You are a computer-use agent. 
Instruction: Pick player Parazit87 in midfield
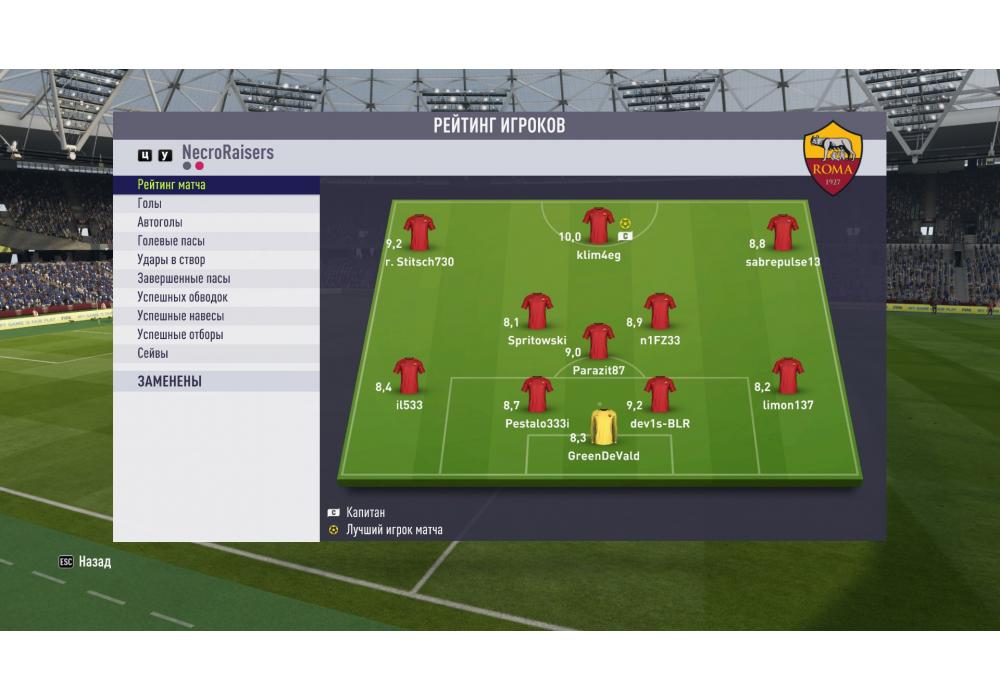tap(598, 341)
